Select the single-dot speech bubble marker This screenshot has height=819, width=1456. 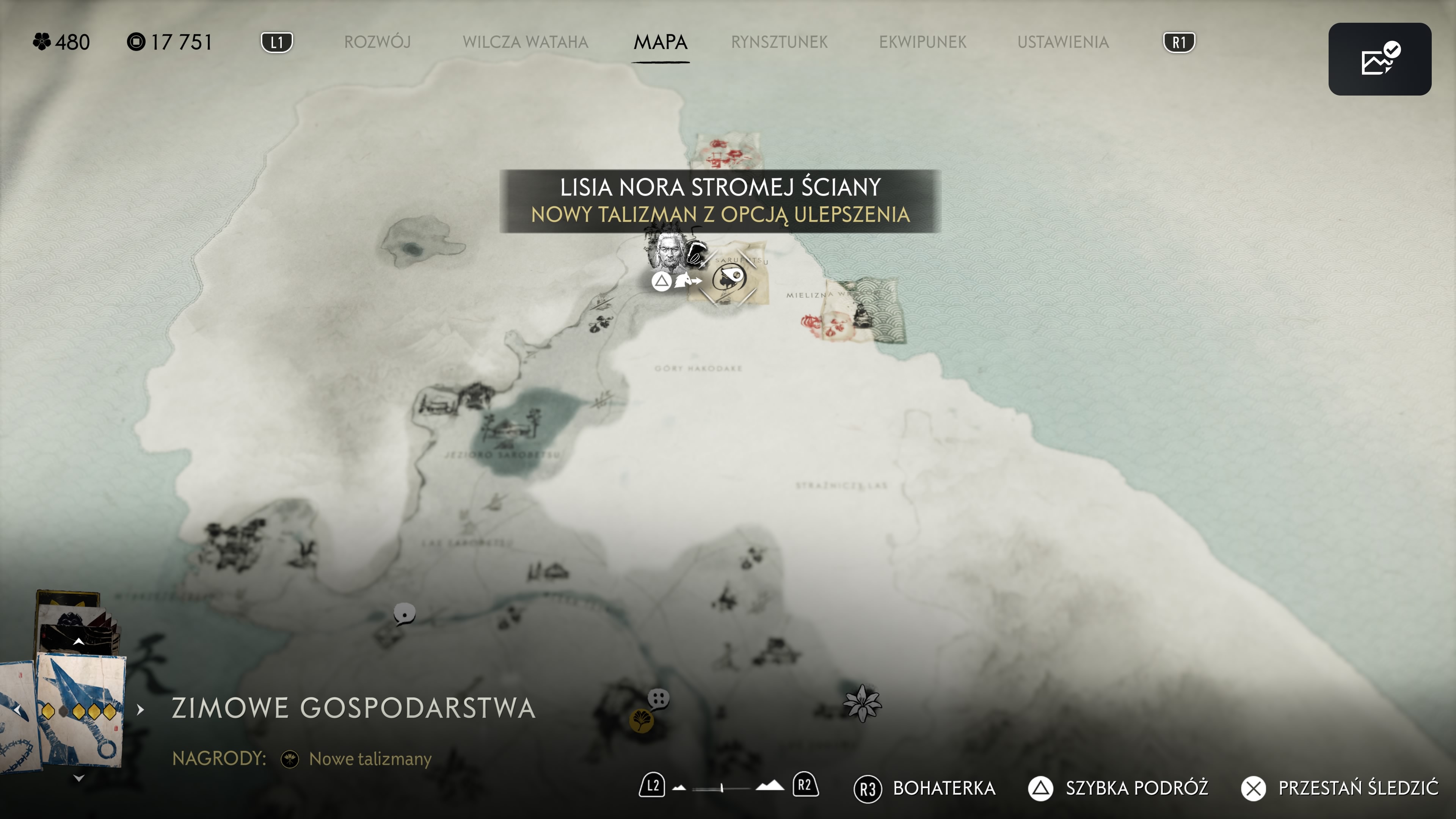coord(404,614)
